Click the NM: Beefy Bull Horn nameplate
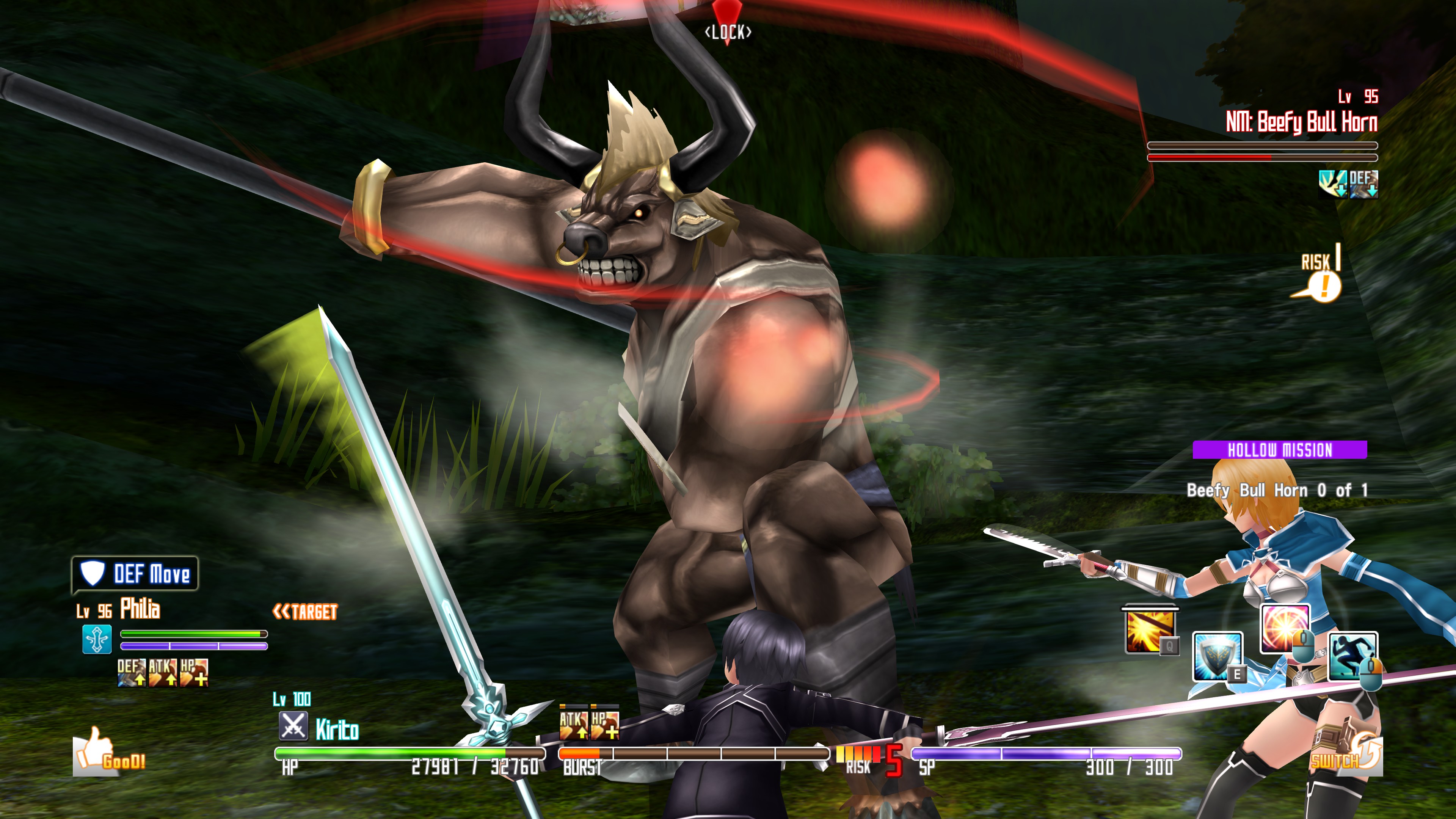1456x819 pixels. click(x=1301, y=122)
